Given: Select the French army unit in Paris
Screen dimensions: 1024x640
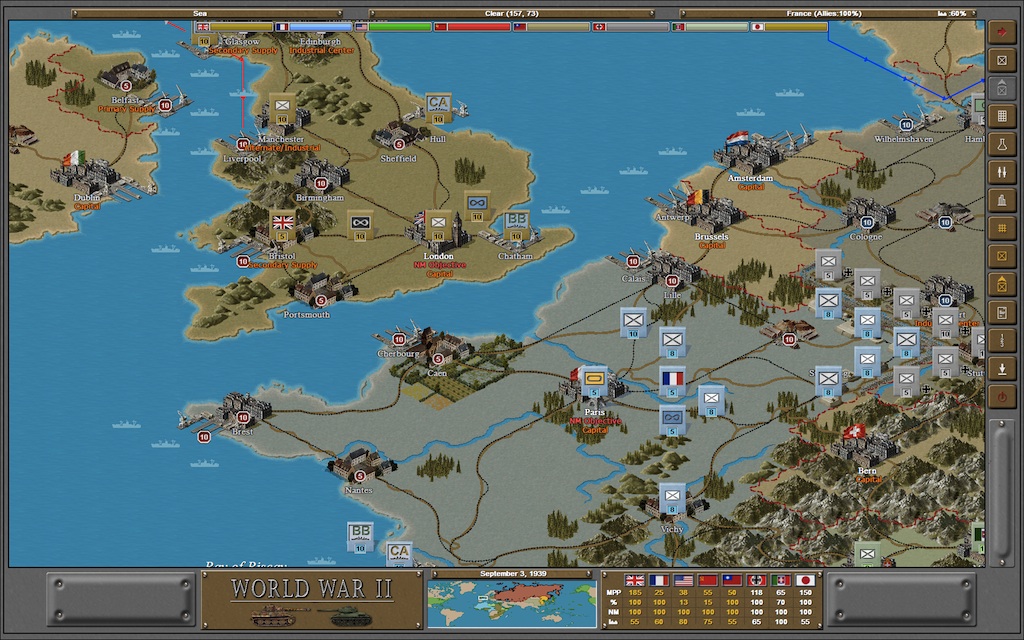Looking at the screenshot, I should pos(593,381).
